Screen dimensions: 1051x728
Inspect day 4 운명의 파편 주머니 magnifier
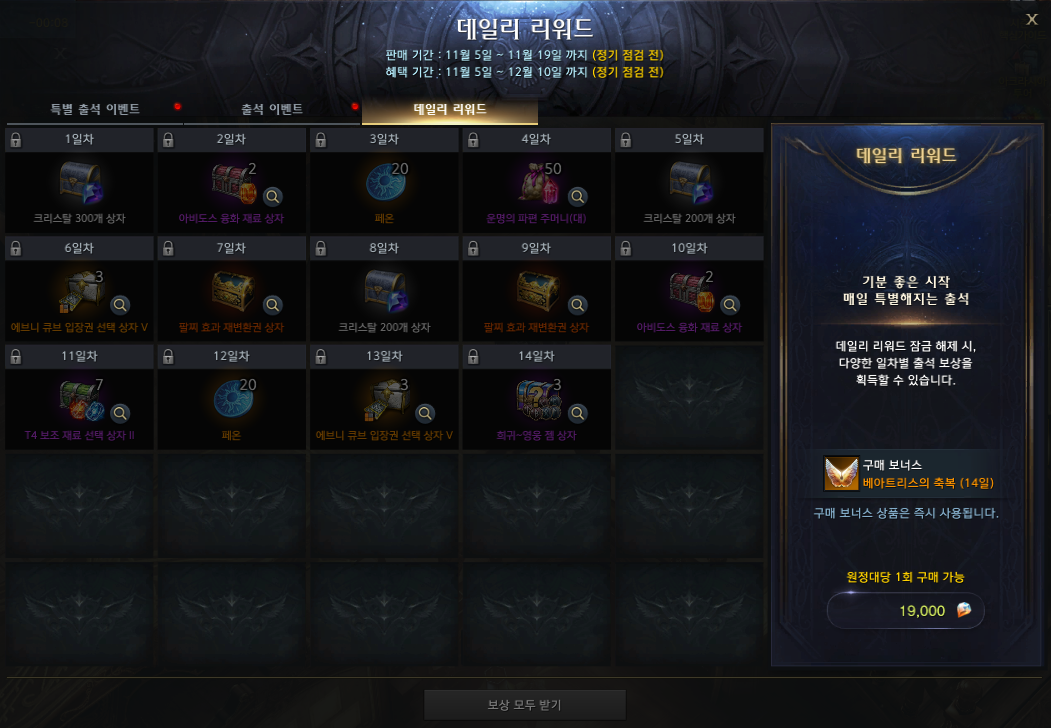pos(577,196)
